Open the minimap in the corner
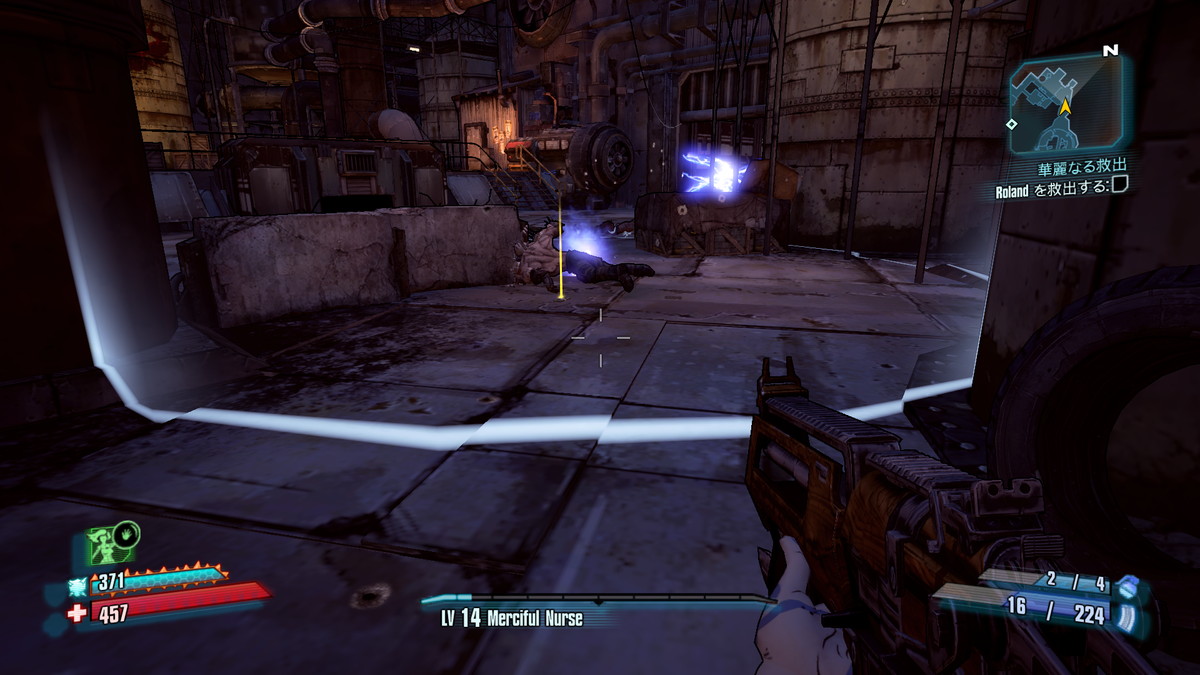Screen dimensions: 1200x675 (1066, 106)
